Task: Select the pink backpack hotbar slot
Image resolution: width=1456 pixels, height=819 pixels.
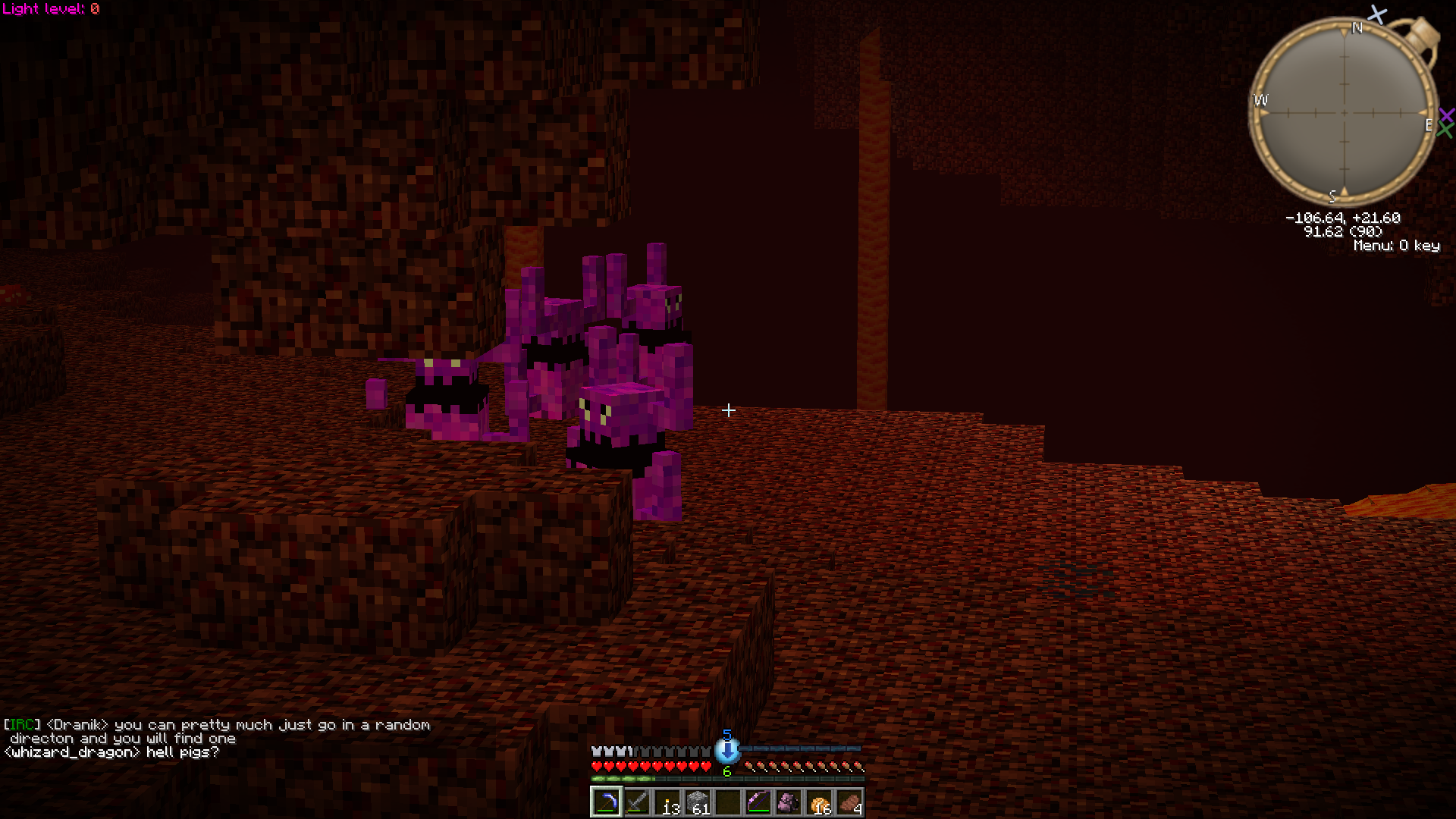Action: click(789, 802)
